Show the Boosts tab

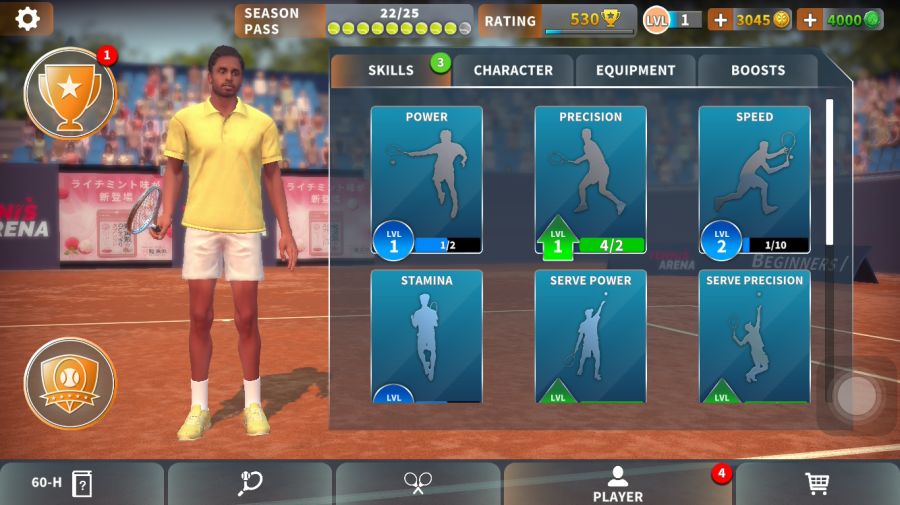758,70
